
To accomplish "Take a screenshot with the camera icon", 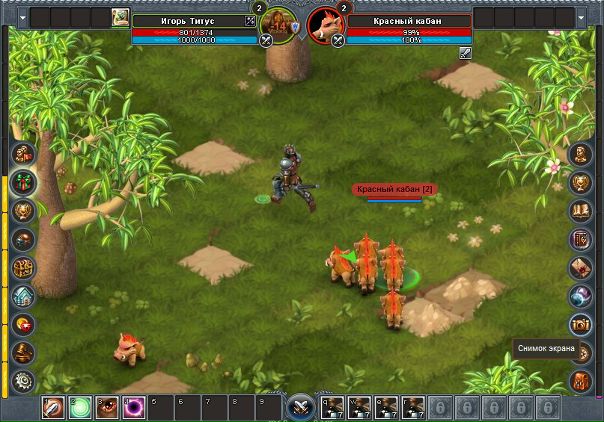I will (581, 324).
